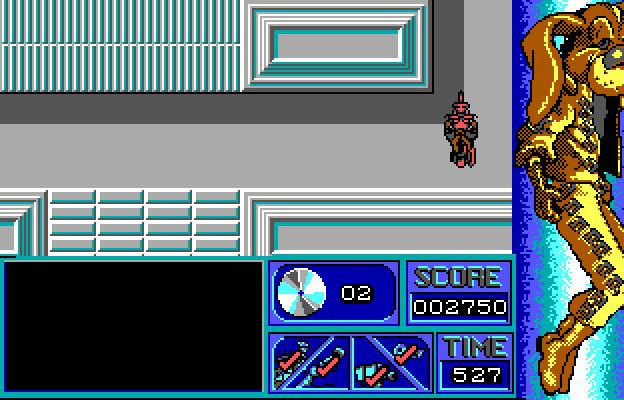Select the checked item panel beneath the disc
Screen dimensions: 624x400
coord(309,362)
